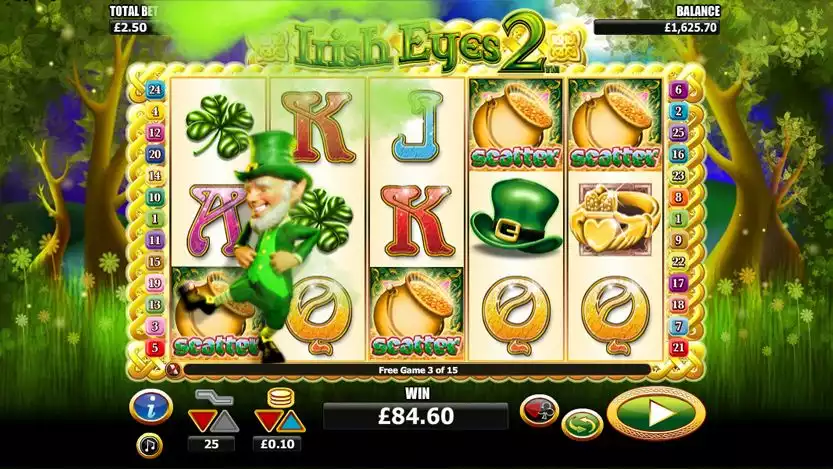Select payline number 21 marker
The width and height of the screenshot is (833, 469).
tap(679, 347)
